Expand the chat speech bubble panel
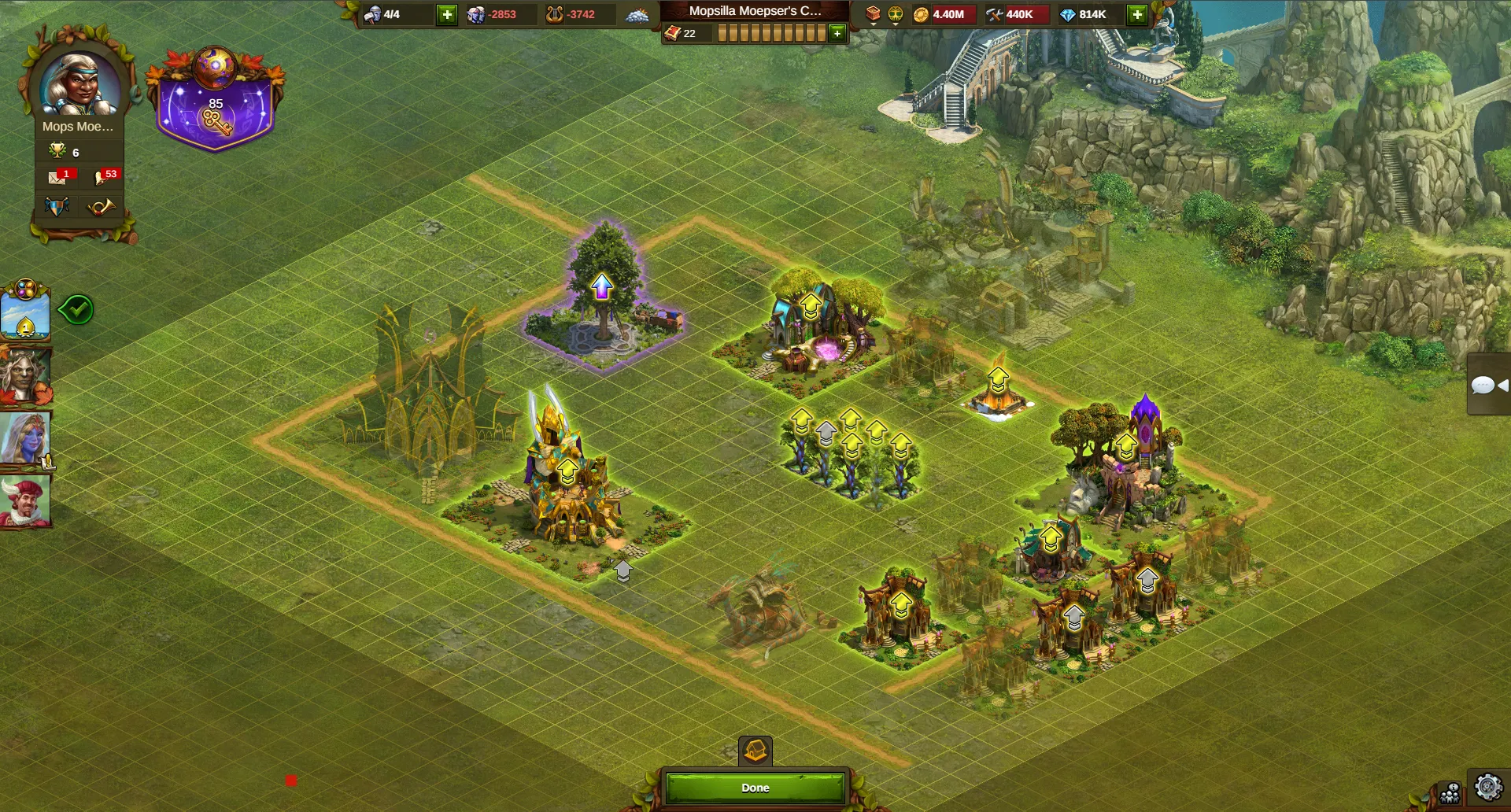The image size is (1511, 812). (1487, 385)
